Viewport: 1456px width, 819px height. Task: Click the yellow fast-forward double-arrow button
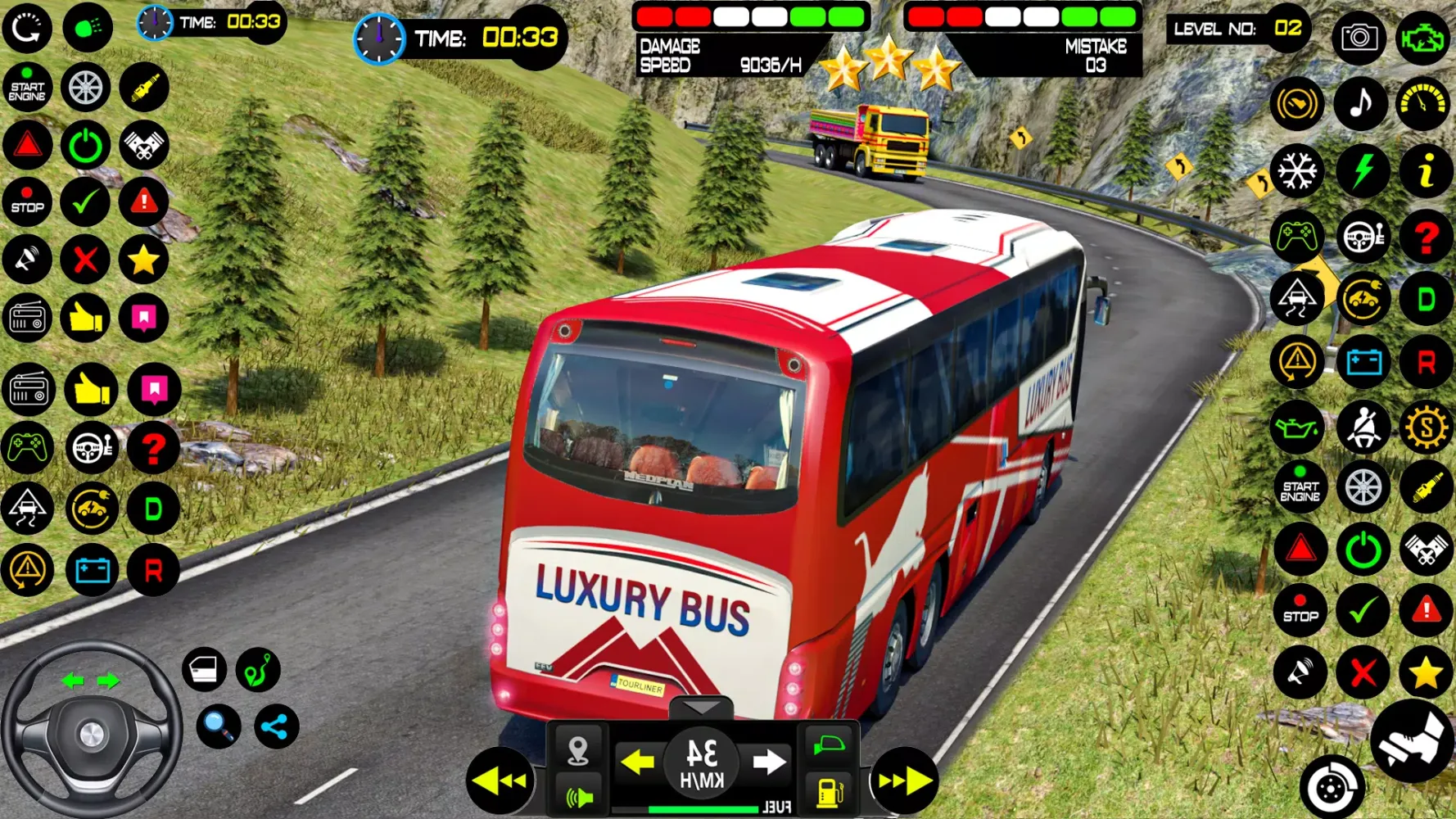pyautogui.click(x=905, y=781)
